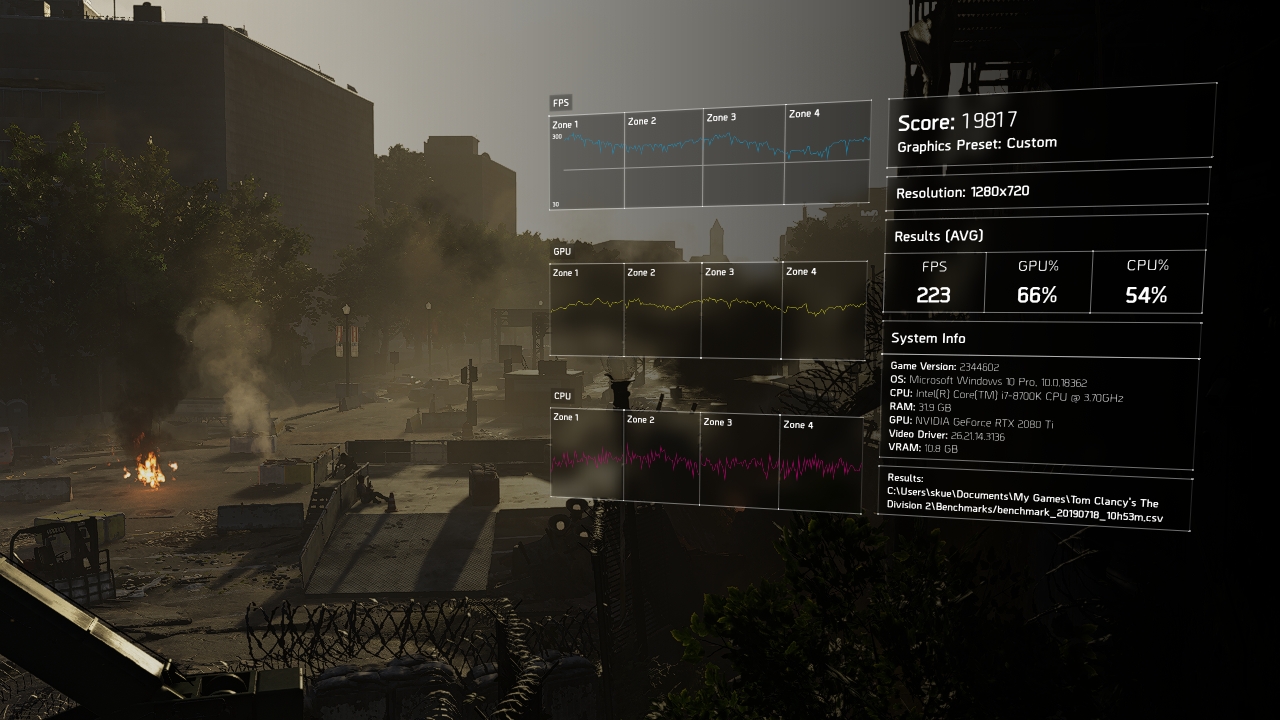This screenshot has width=1280, height=720.
Task: Click the GPU% 66% result cell
Action: [1040, 295]
